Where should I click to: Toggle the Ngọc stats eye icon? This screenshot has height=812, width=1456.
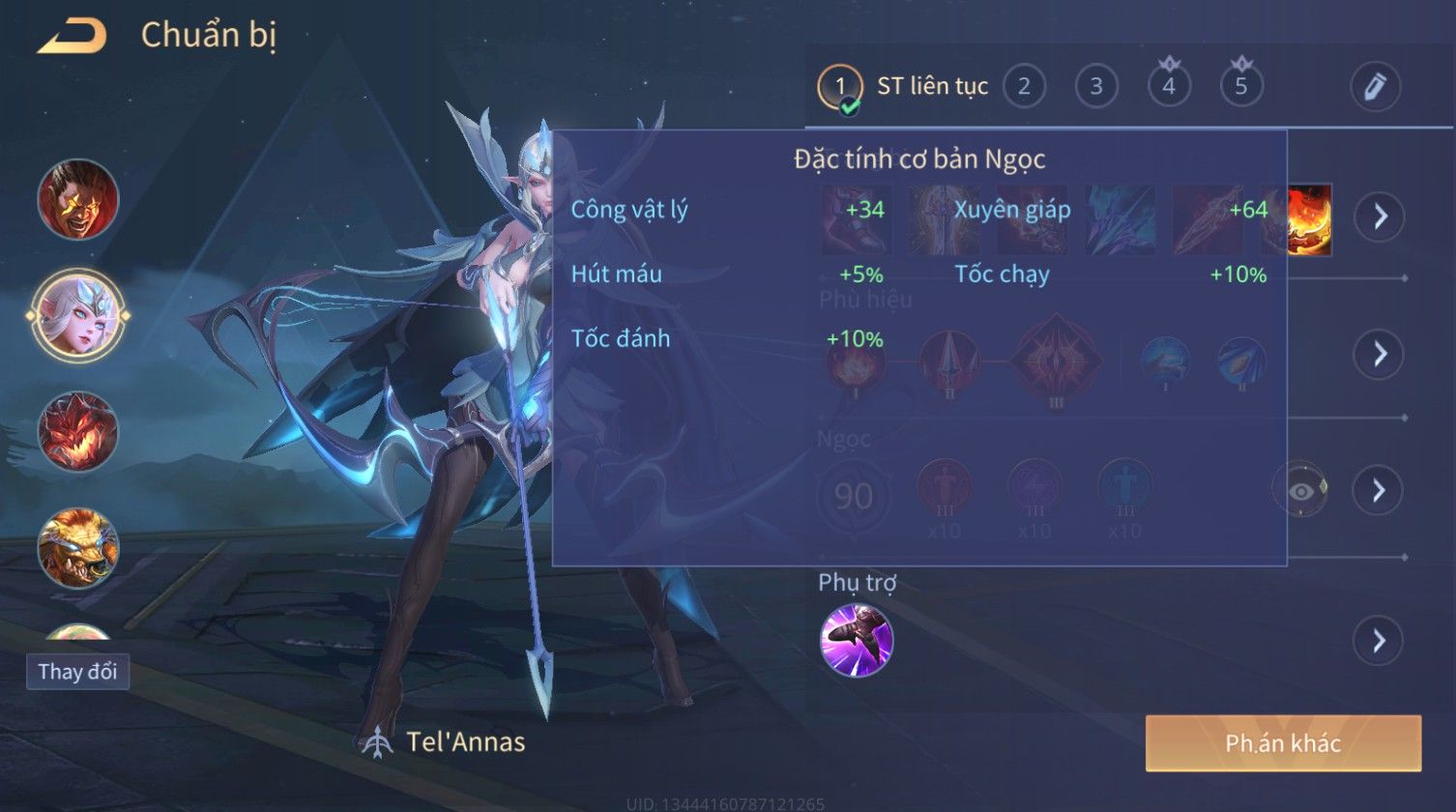click(x=1301, y=490)
